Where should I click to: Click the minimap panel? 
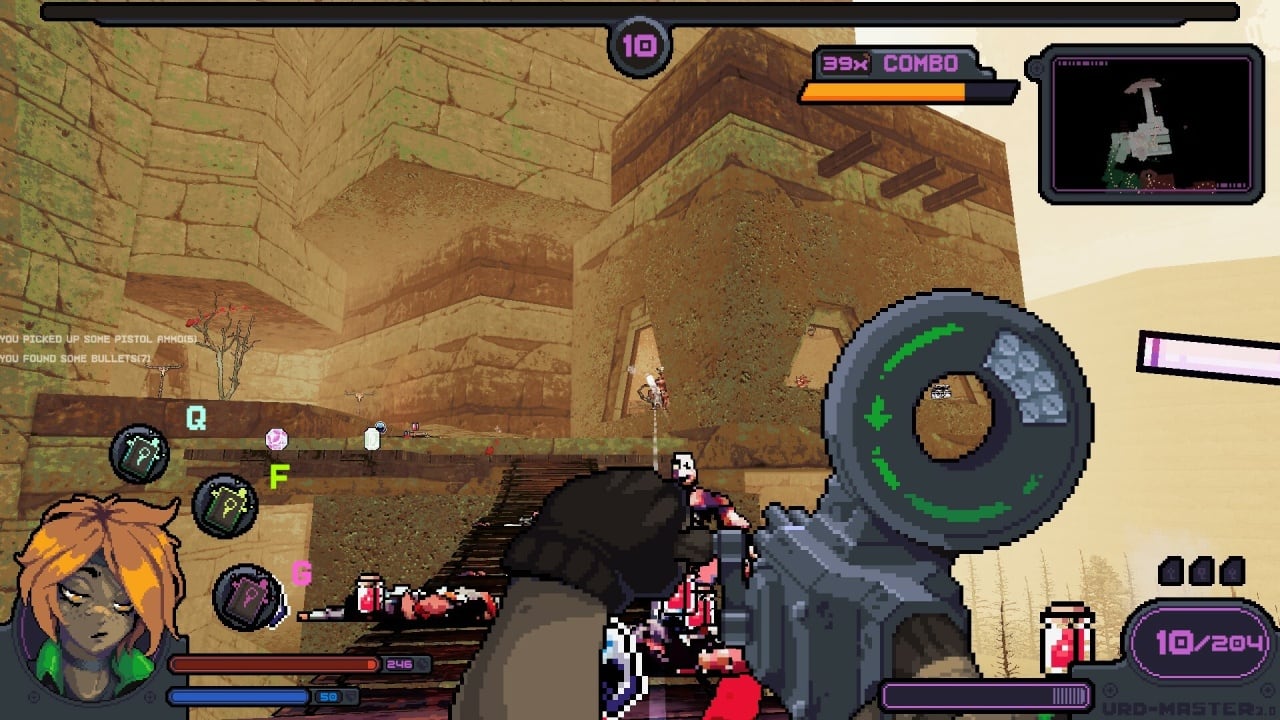pyautogui.click(x=1150, y=124)
